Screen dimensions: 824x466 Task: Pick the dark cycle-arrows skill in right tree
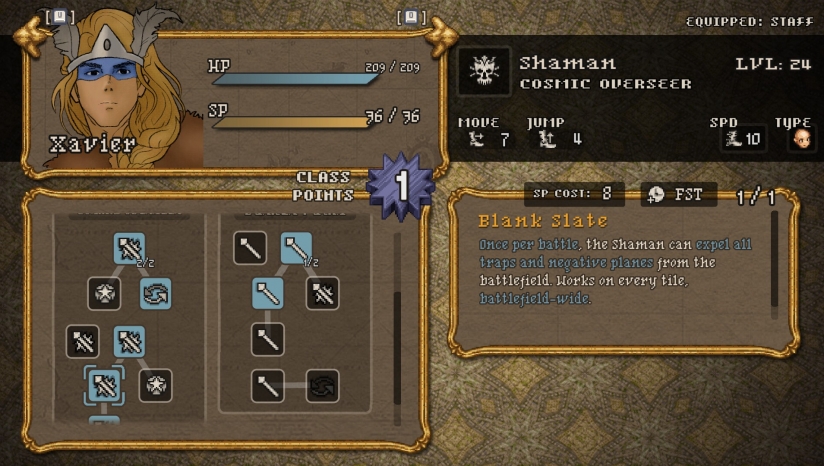click(321, 386)
